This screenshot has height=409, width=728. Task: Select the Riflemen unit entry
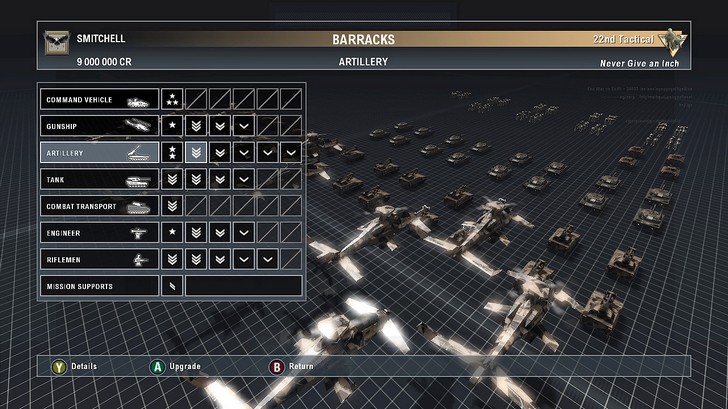click(99, 259)
